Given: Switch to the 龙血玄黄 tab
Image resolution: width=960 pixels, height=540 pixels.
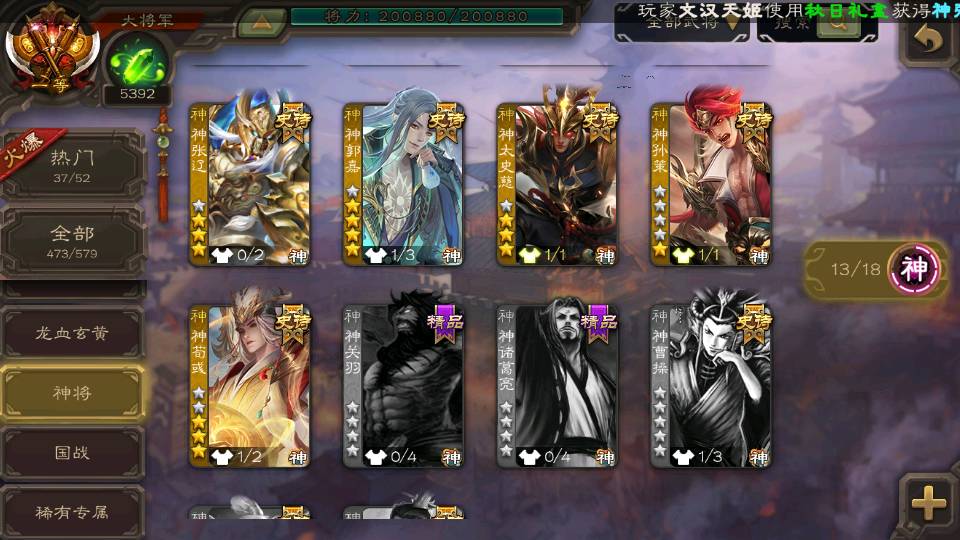Looking at the screenshot, I should 73,333.
